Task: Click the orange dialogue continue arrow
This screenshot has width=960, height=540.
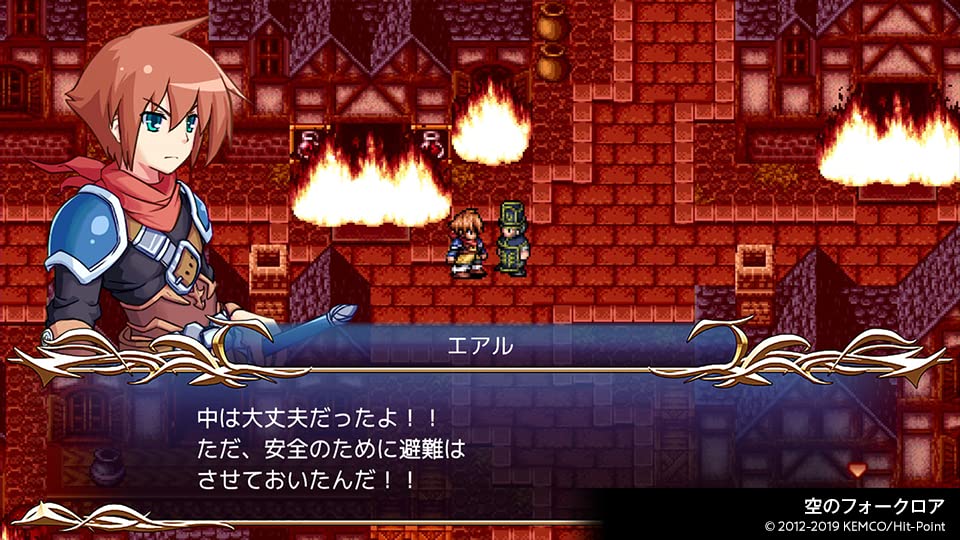Action: tap(856, 468)
